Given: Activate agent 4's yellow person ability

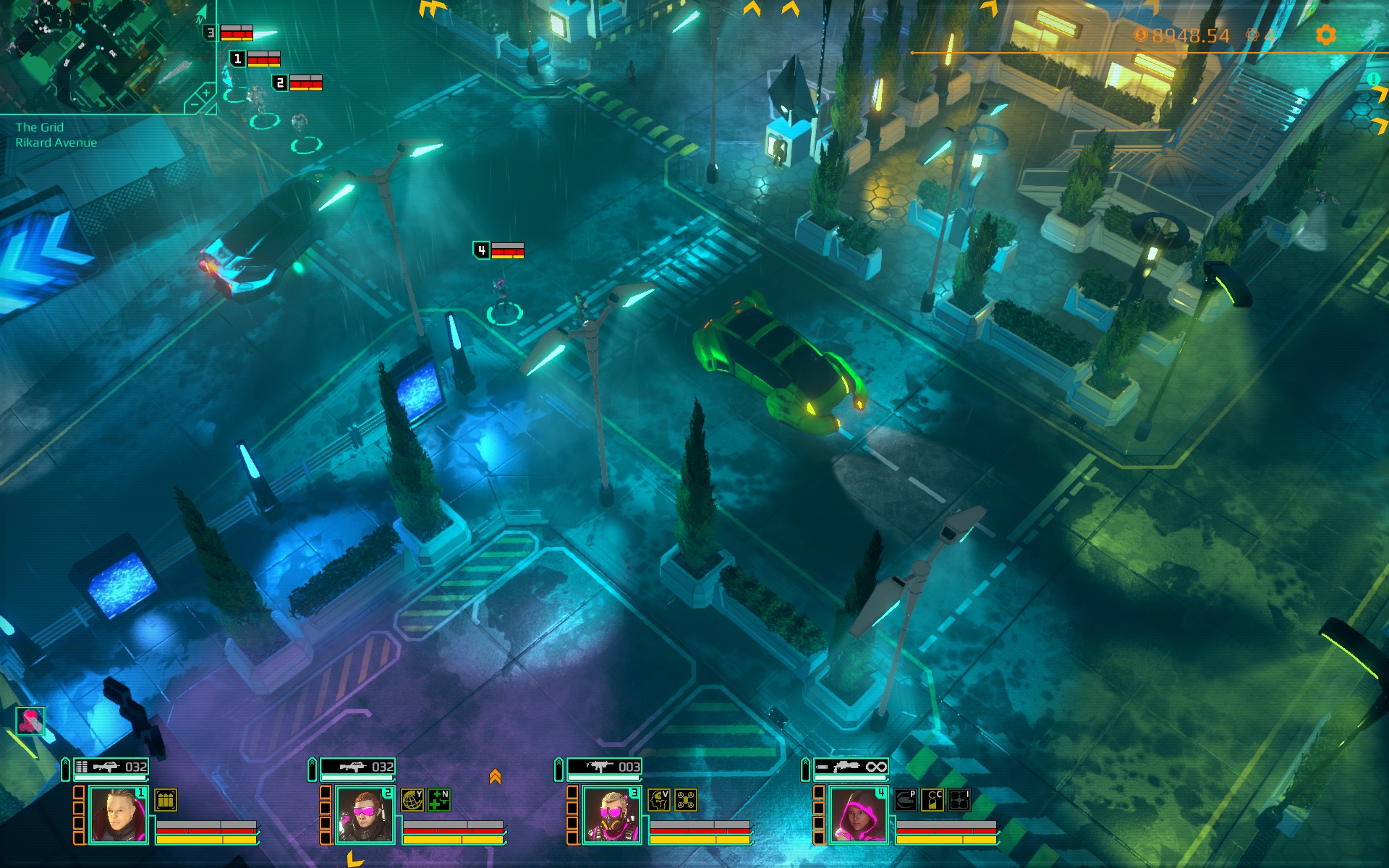Looking at the screenshot, I should click(x=933, y=800).
